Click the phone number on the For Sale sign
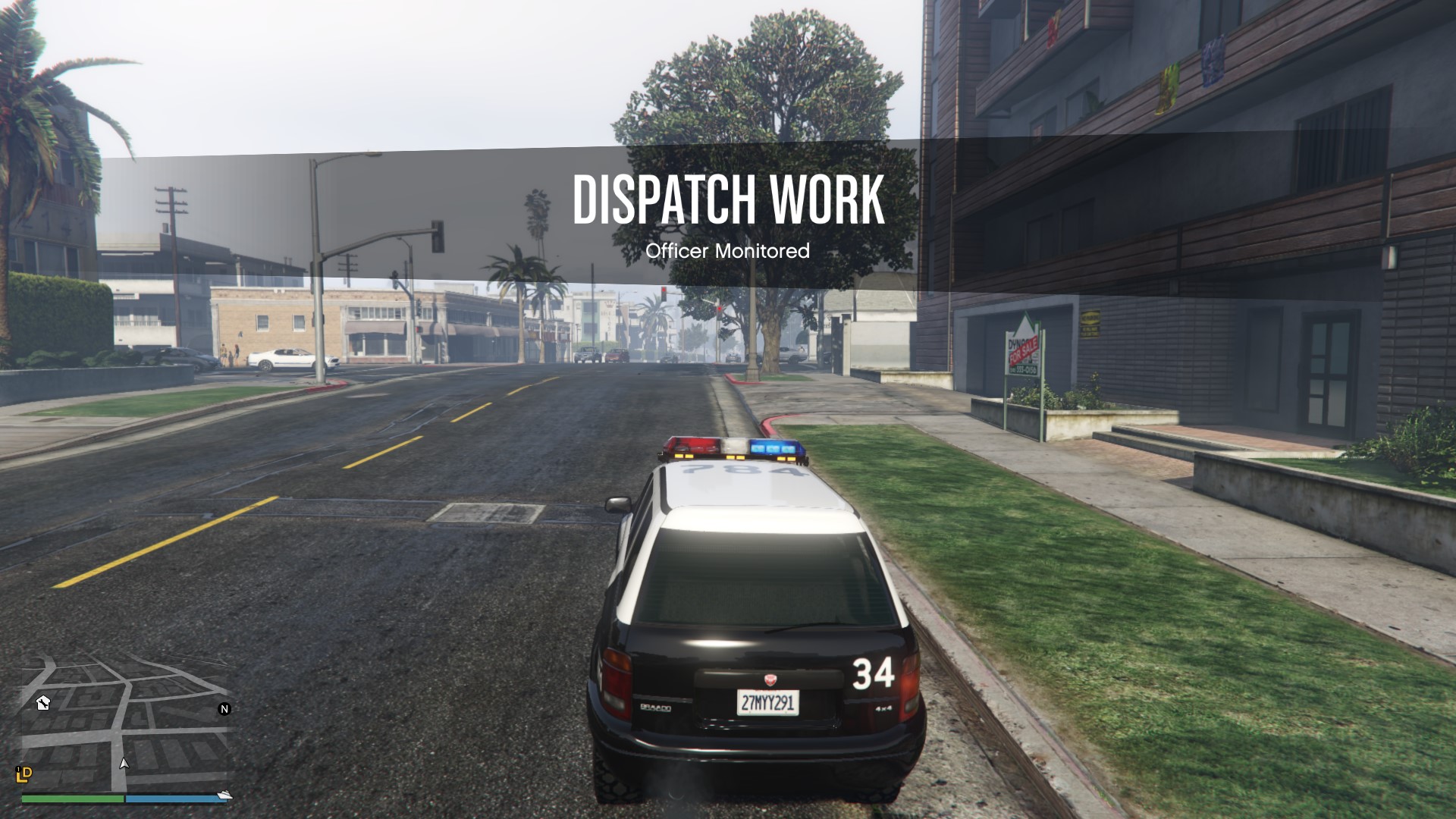This screenshot has width=1456, height=819. (x=1023, y=369)
